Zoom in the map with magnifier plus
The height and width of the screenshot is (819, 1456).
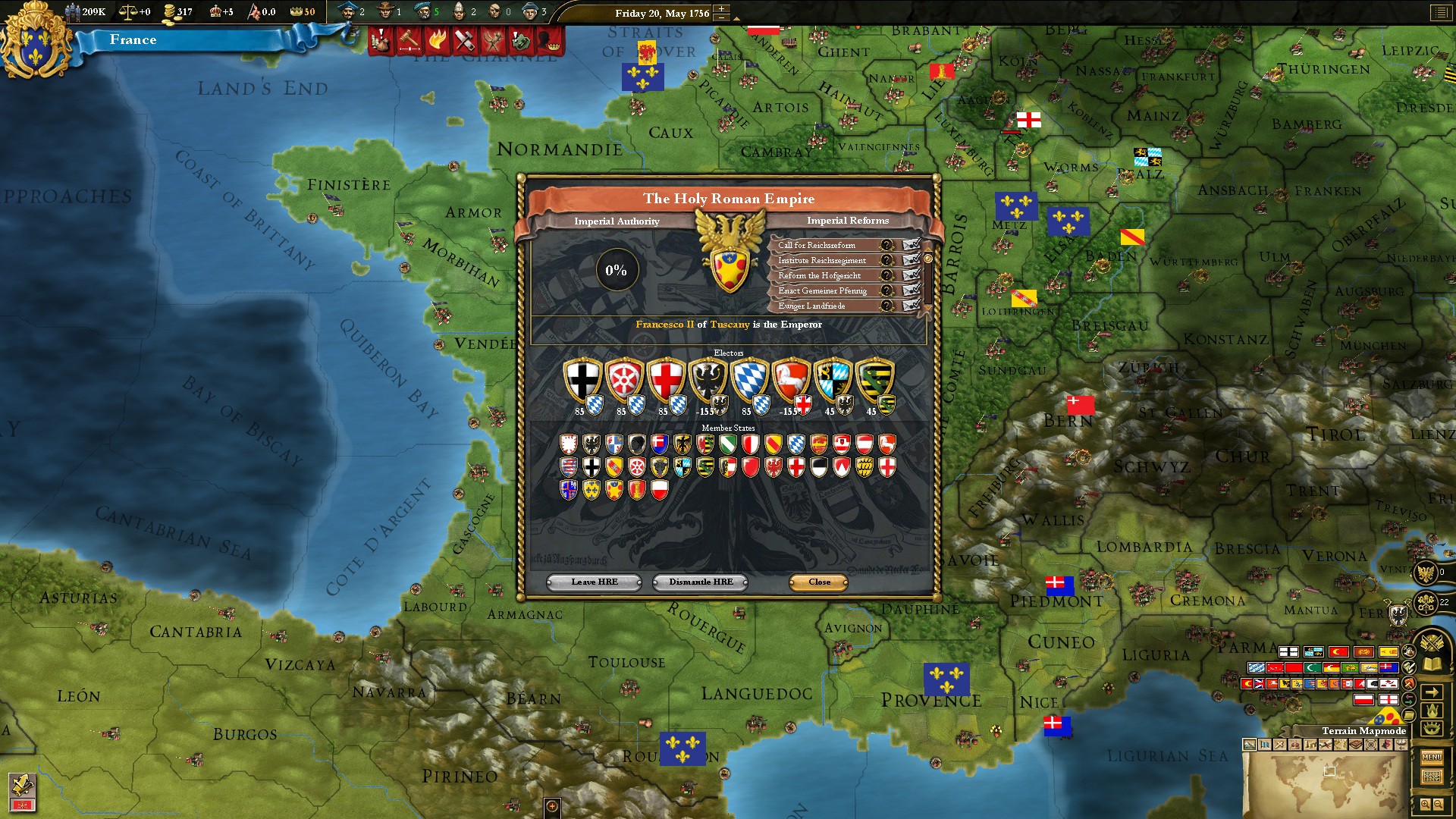[1426, 805]
